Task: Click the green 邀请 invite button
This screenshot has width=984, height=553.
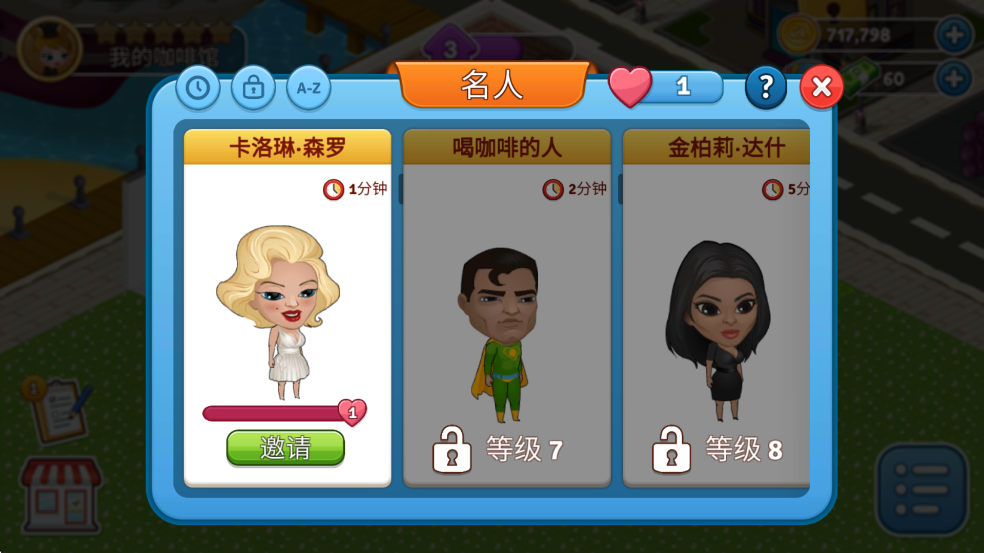Action: point(285,448)
